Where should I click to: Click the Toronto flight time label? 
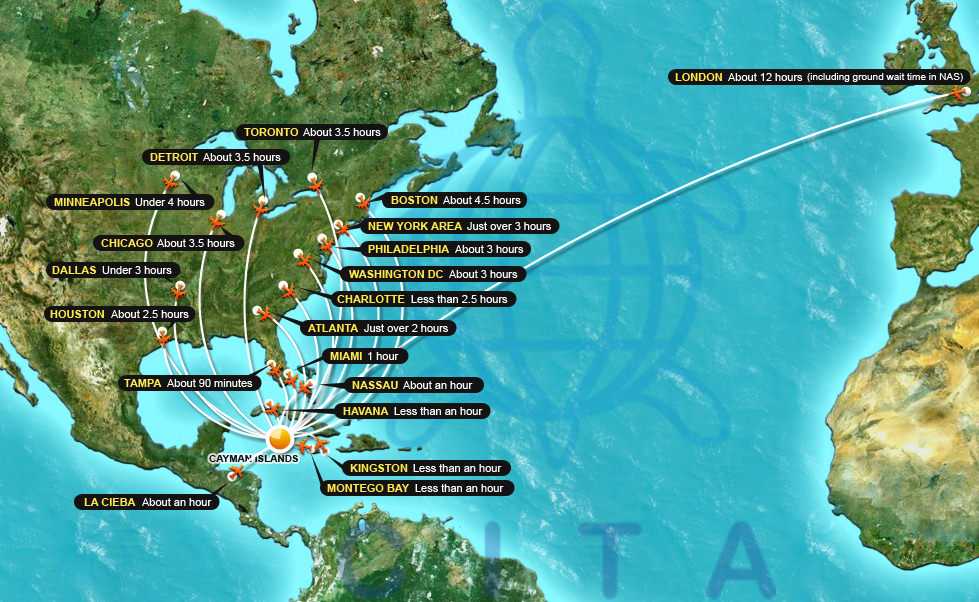click(312, 132)
